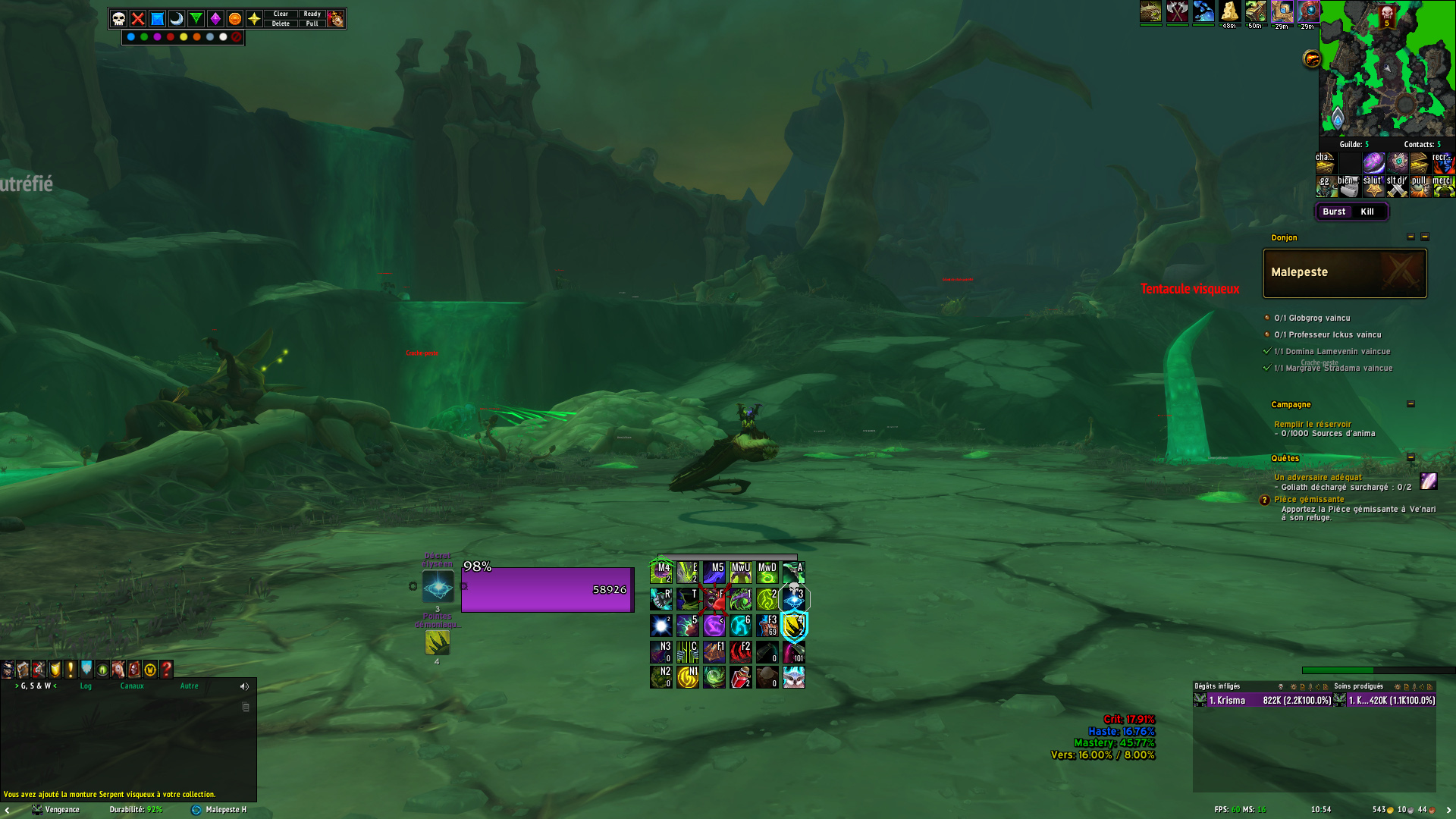Viewport: 1456px width, 819px height.
Task: Click the Pull timer button on marker bar
Action: [312, 24]
